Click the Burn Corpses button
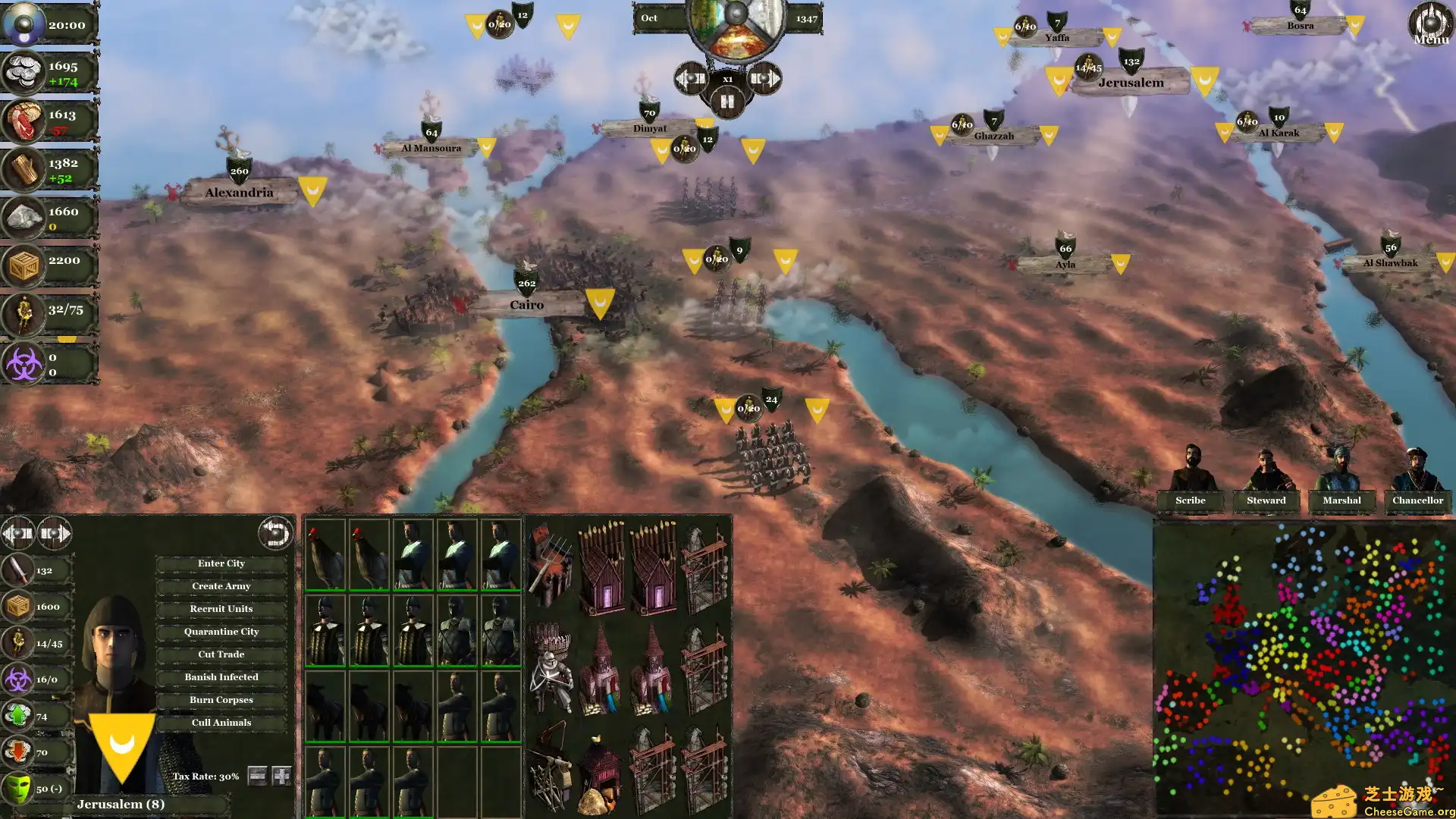This screenshot has width=1456, height=819. pyautogui.click(x=221, y=699)
